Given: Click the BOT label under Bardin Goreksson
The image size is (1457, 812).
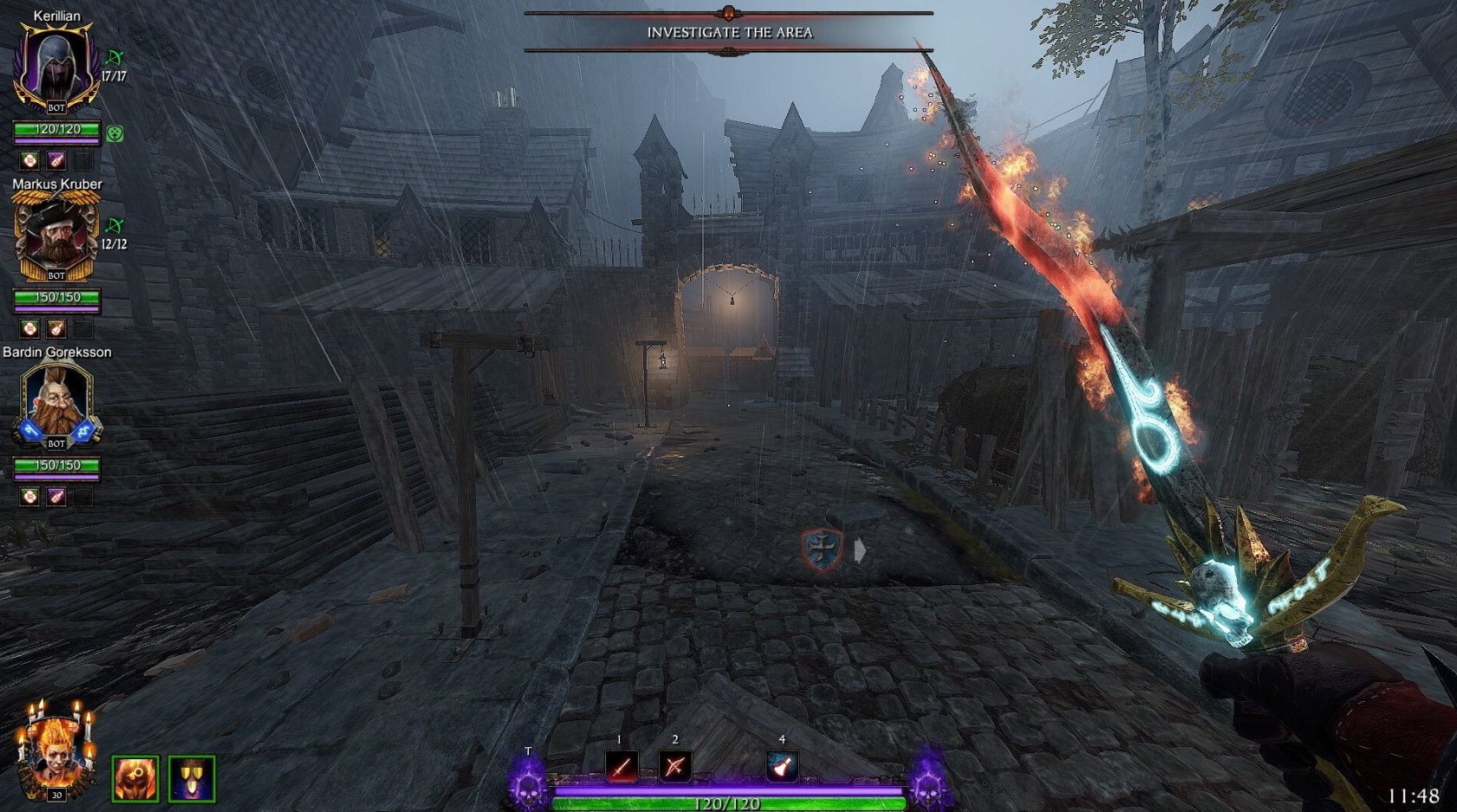Looking at the screenshot, I should coord(55,443).
